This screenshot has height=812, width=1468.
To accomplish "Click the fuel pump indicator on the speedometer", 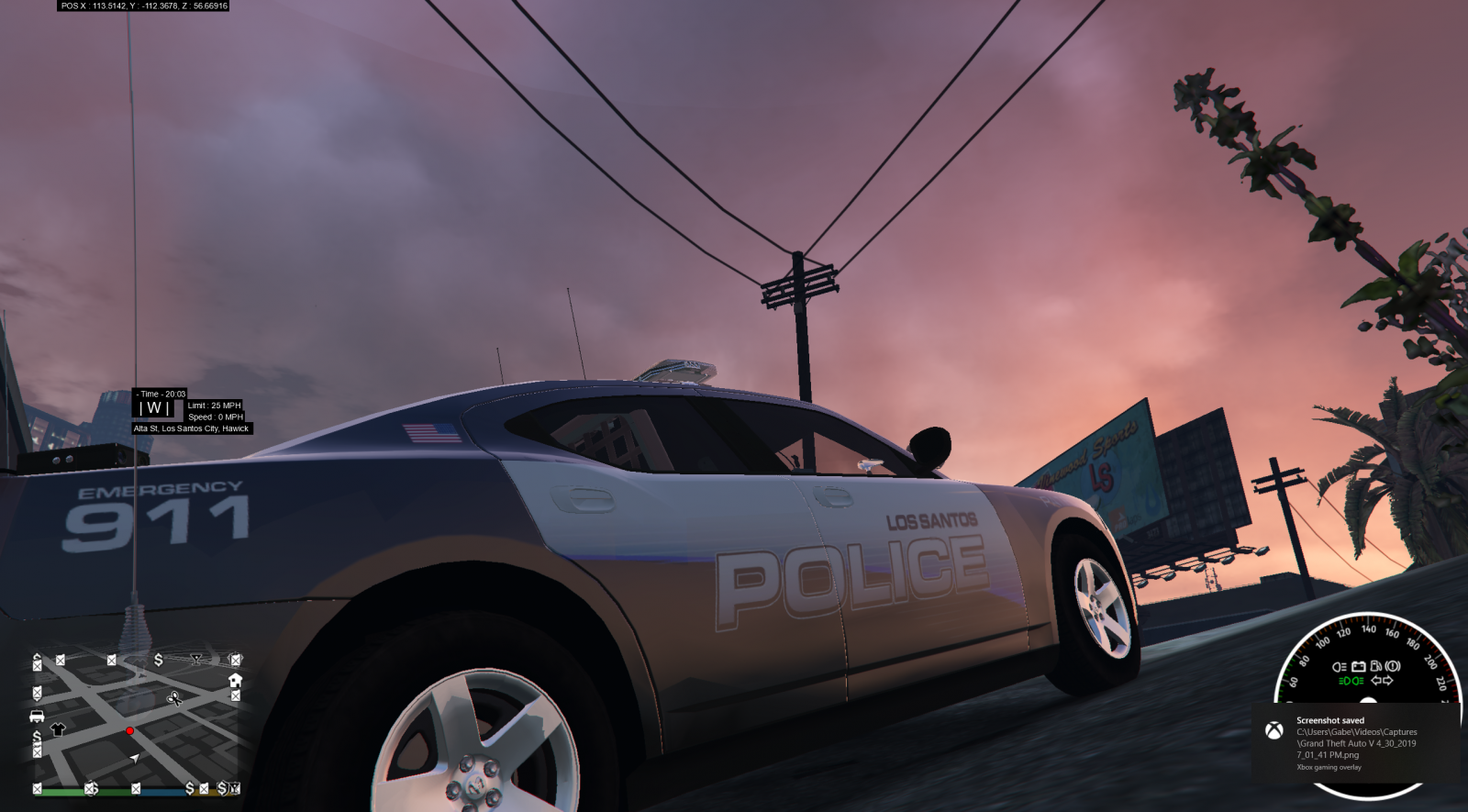I will (1376, 666).
